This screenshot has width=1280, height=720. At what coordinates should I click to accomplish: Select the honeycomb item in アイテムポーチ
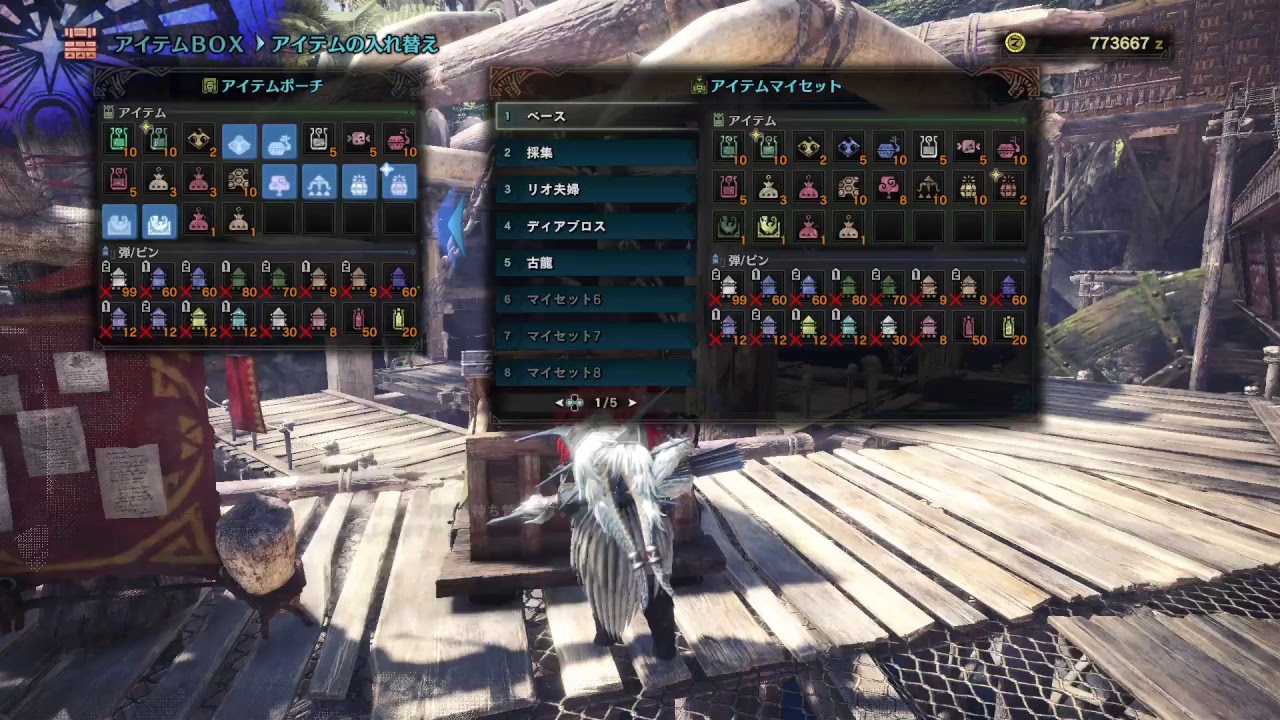click(239, 180)
